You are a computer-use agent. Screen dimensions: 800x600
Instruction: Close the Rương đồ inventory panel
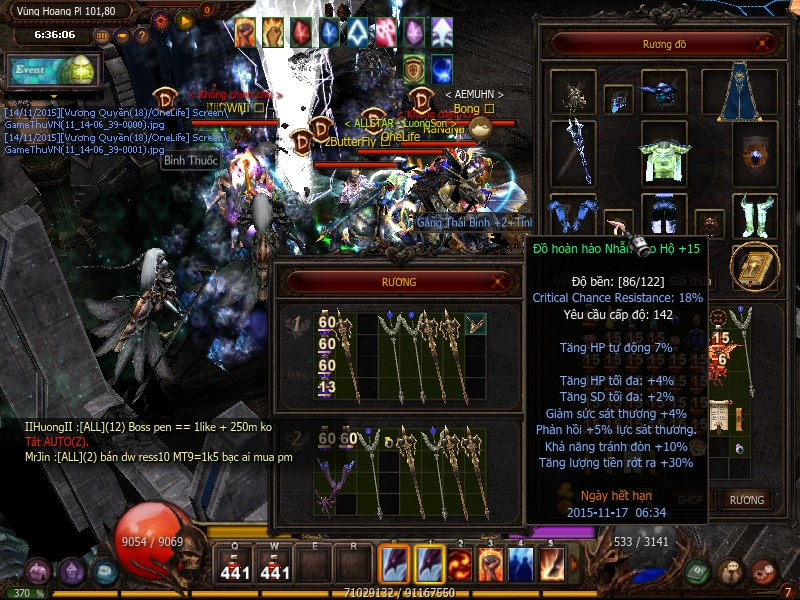pyautogui.click(x=764, y=44)
